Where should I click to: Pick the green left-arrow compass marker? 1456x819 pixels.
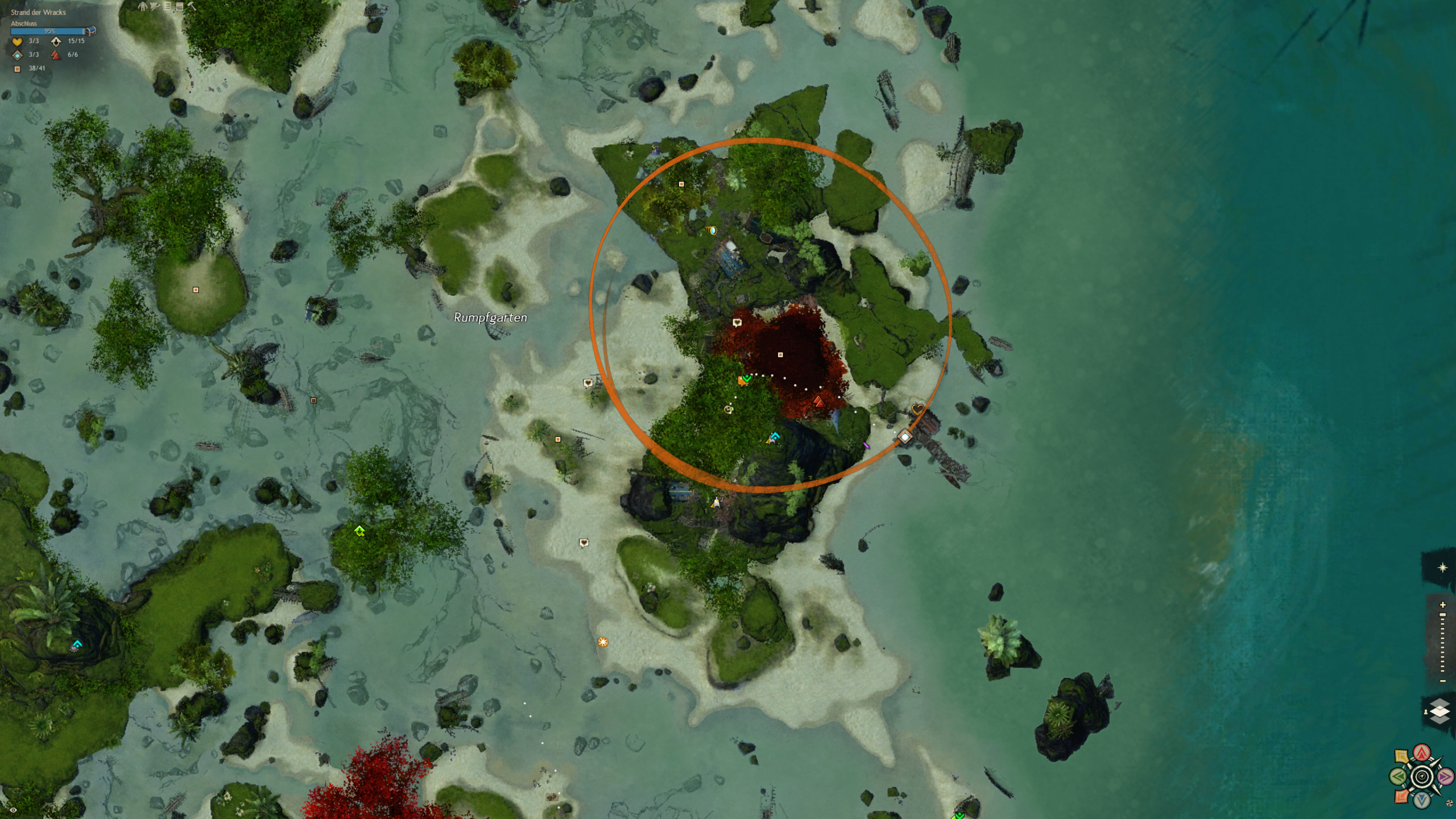[1398, 776]
